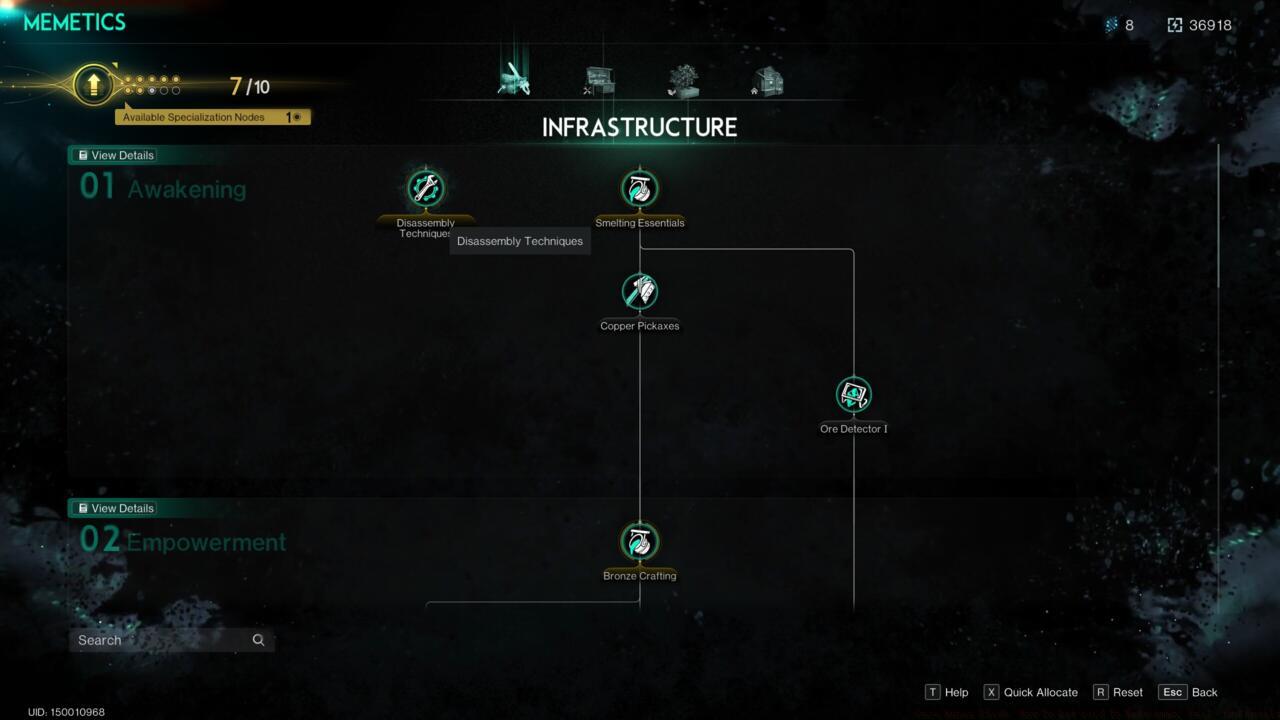
Task: Select the Ore Detector I node
Action: click(x=853, y=394)
